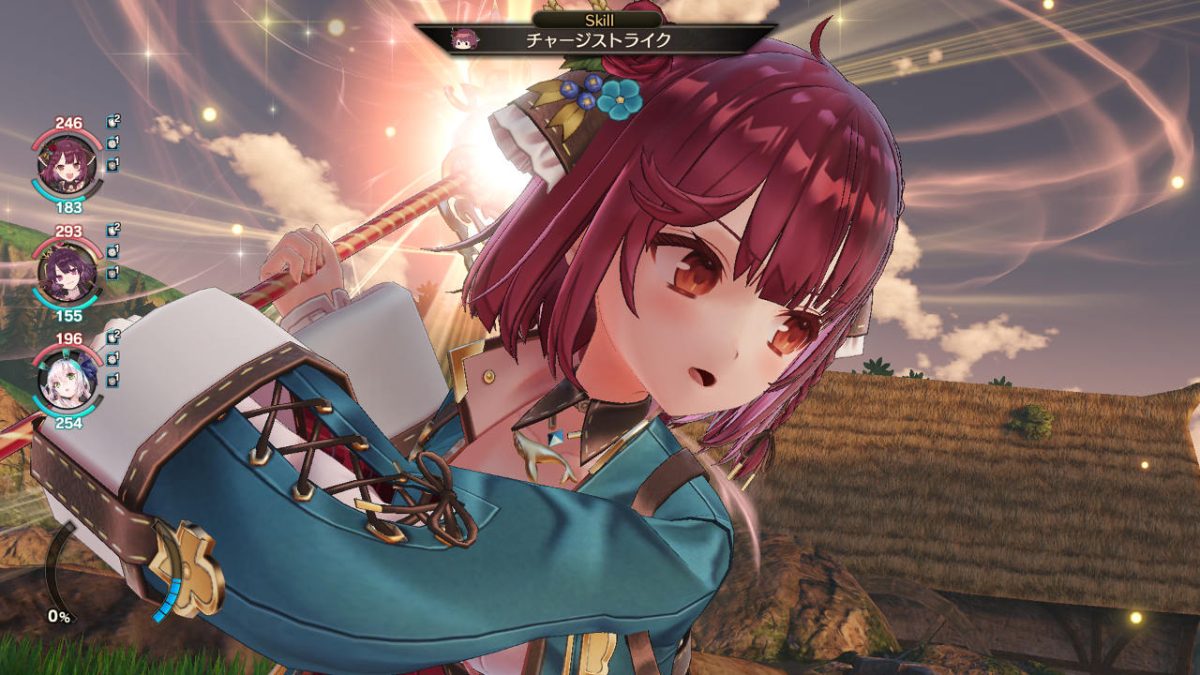Select the red-haired party member portrait
The height and width of the screenshot is (675, 1200).
coord(66,164)
